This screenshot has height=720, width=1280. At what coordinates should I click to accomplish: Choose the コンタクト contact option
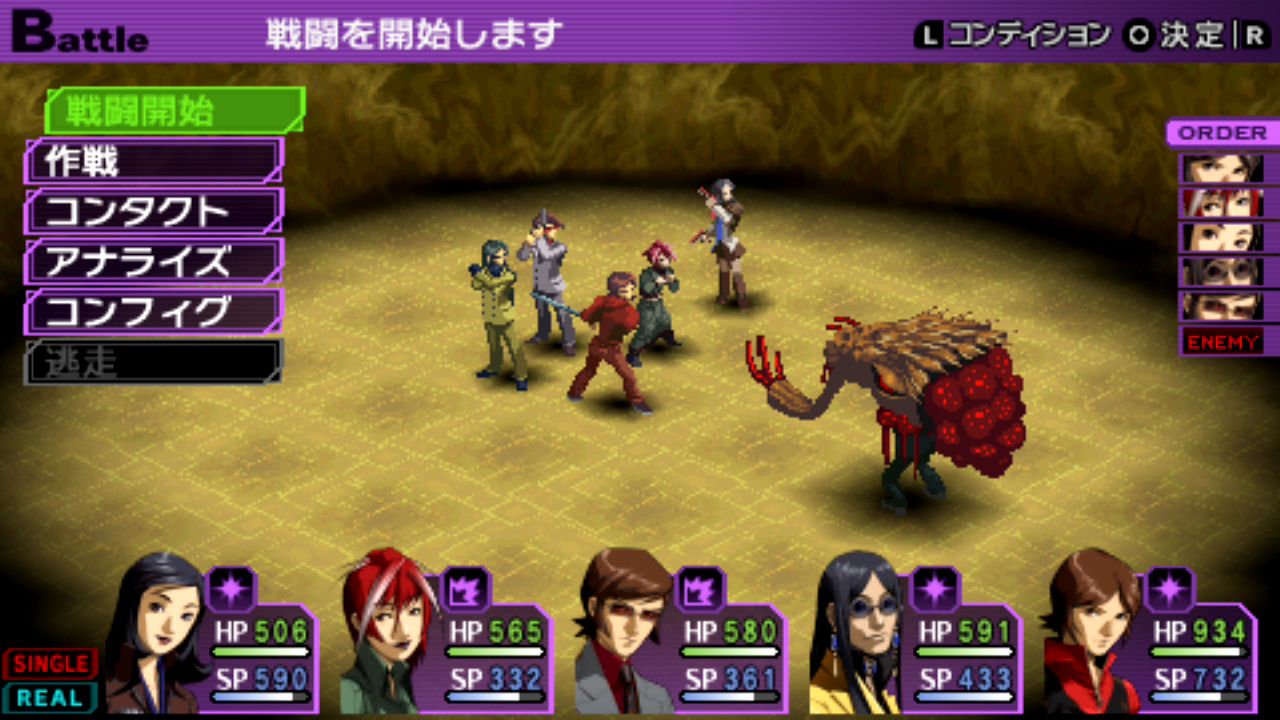154,211
